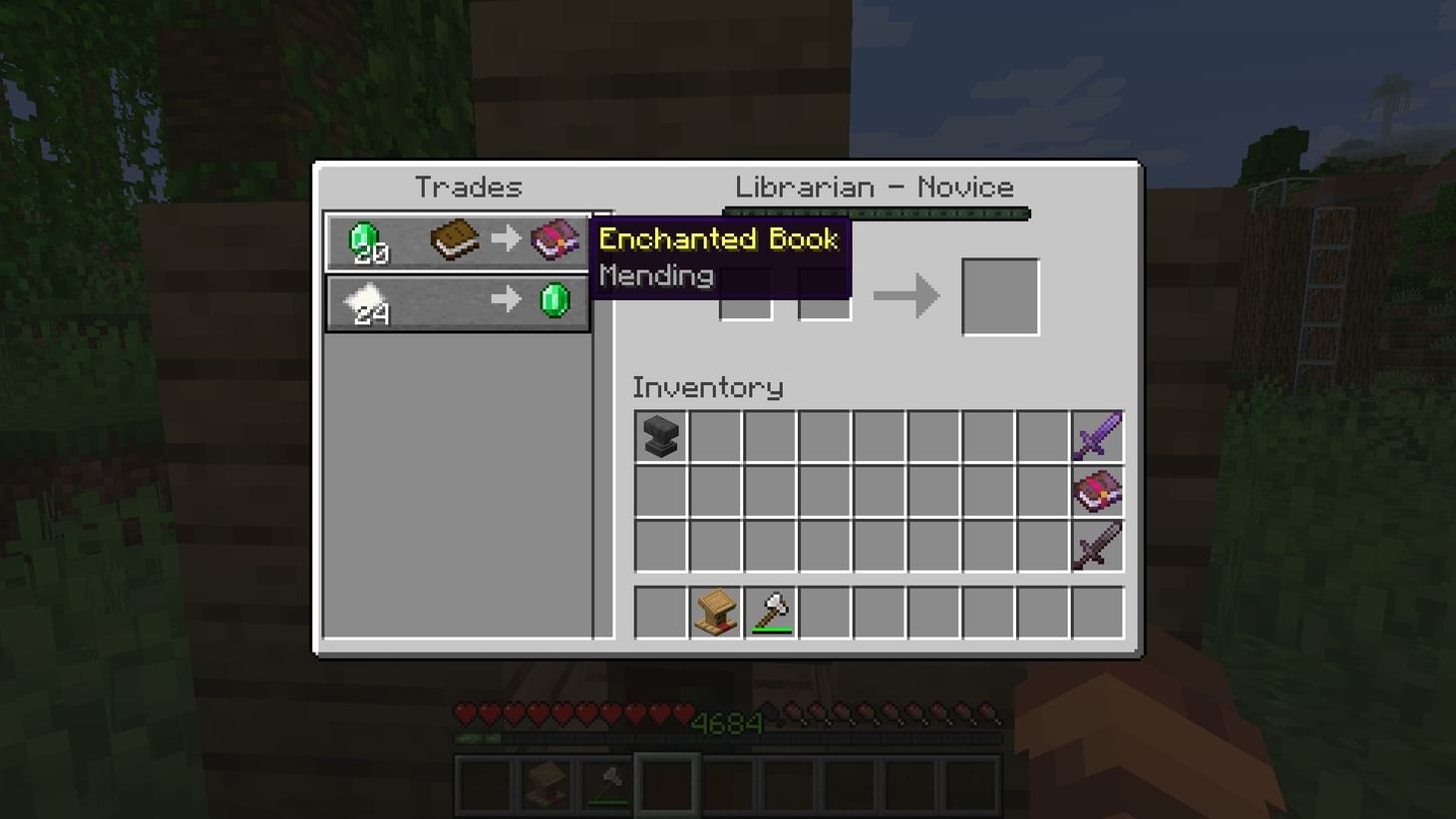
Task: Pick up the stone axe with durability bar
Action: pyautogui.click(x=771, y=613)
